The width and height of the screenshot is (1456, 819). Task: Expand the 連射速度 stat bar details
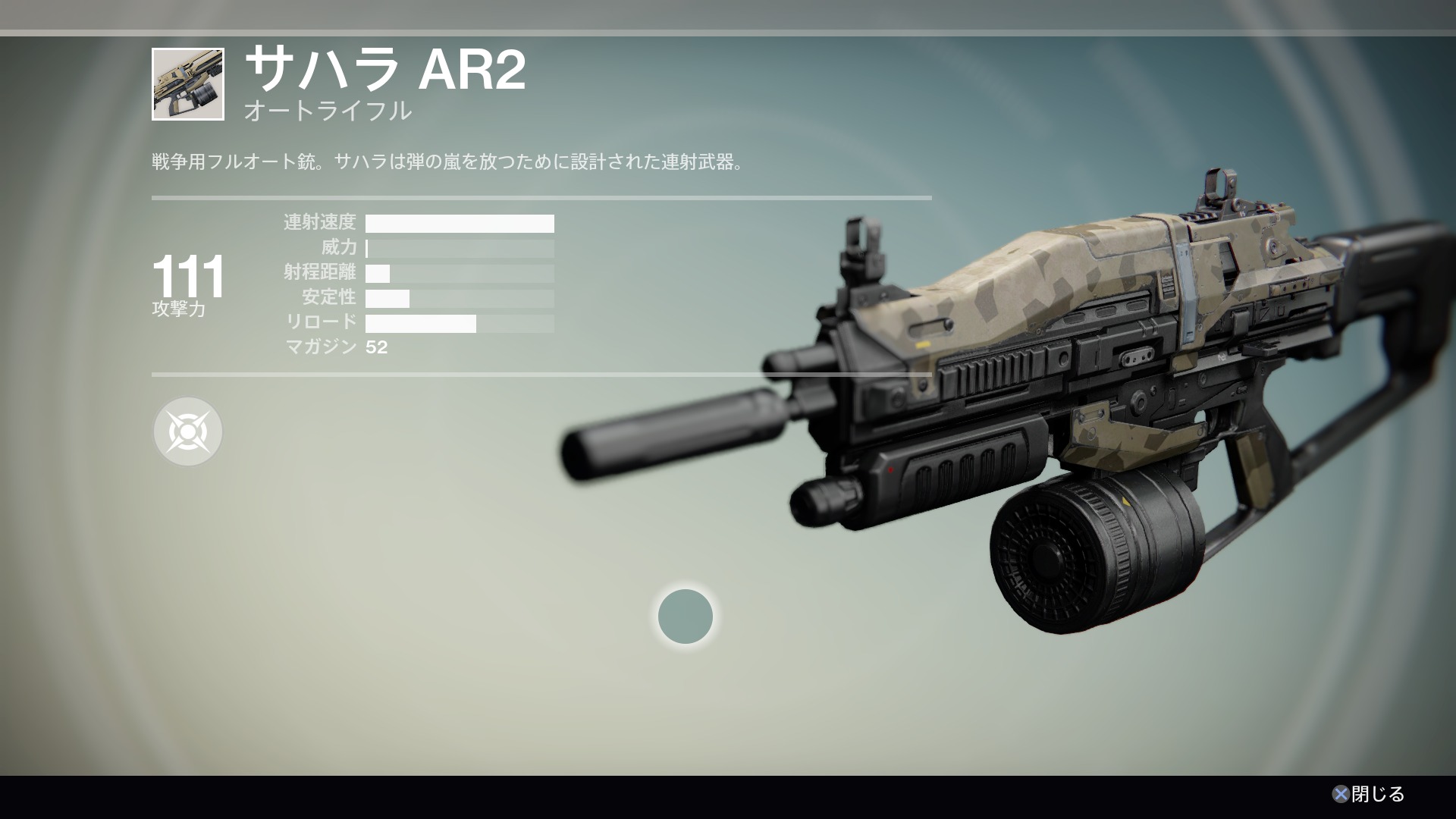point(459,224)
